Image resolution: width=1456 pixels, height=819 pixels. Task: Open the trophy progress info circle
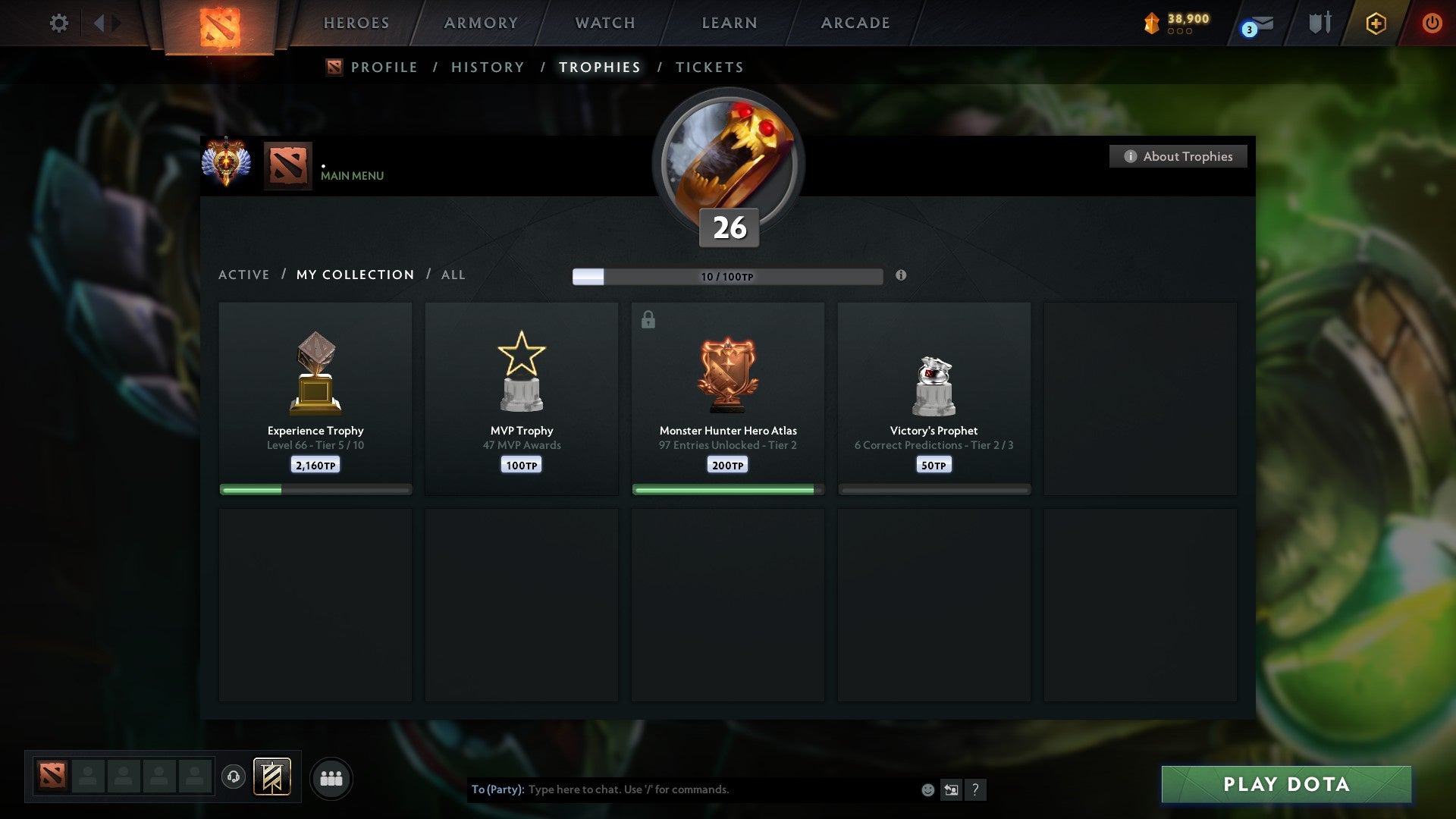tap(901, 276)
